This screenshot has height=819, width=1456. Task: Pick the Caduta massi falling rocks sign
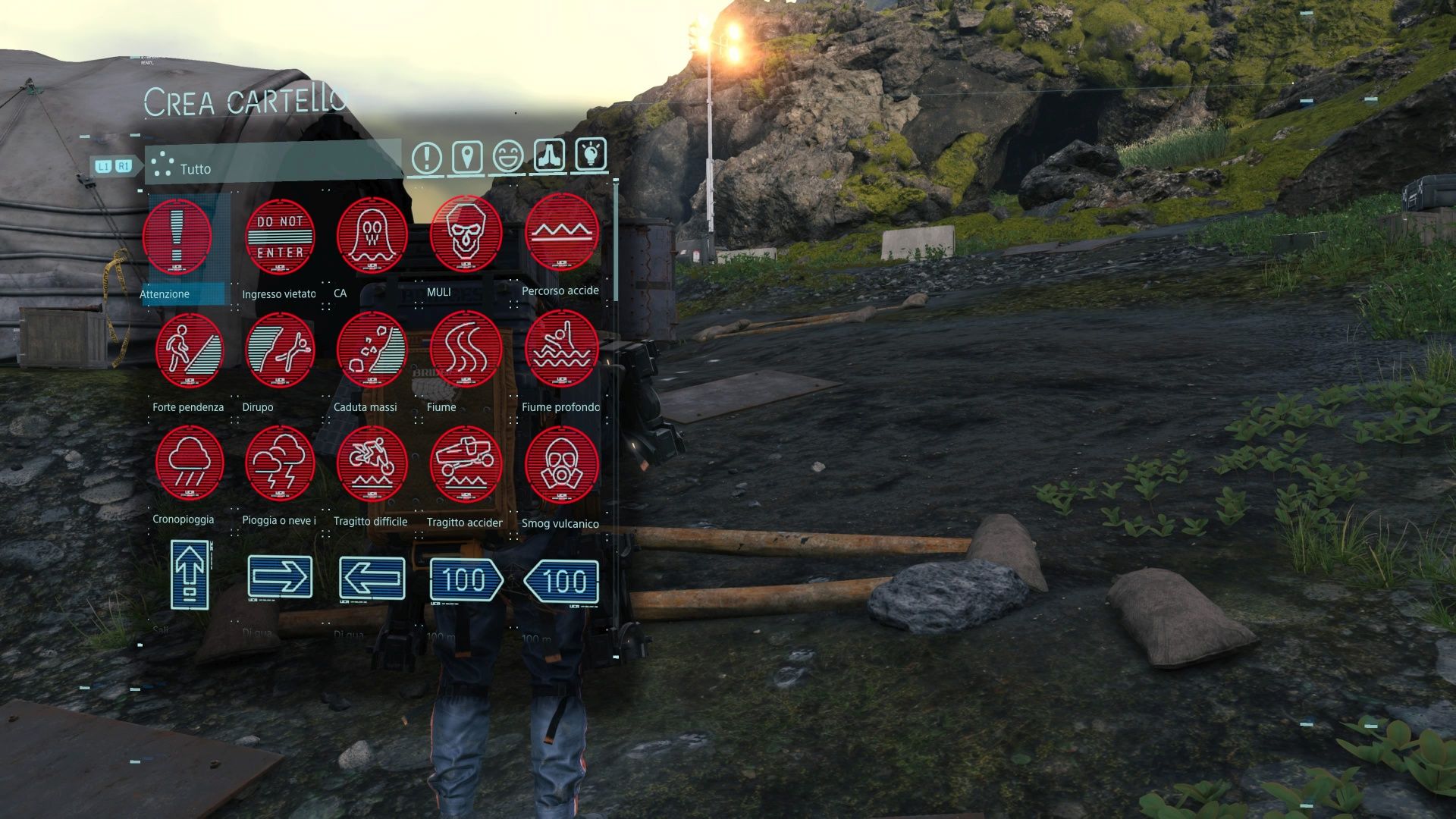click(372, 350)
